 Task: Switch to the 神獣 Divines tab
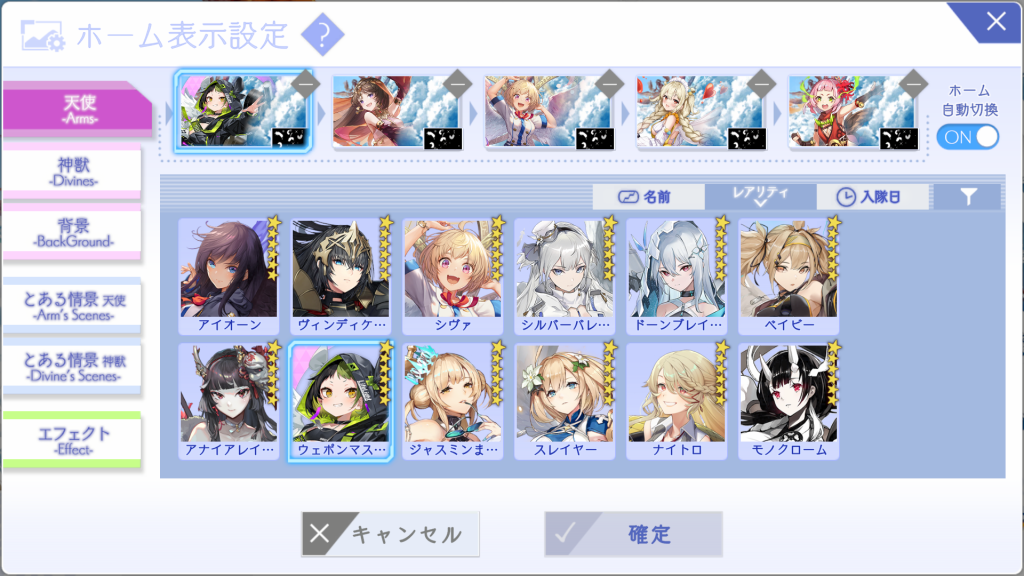(72, 170)
